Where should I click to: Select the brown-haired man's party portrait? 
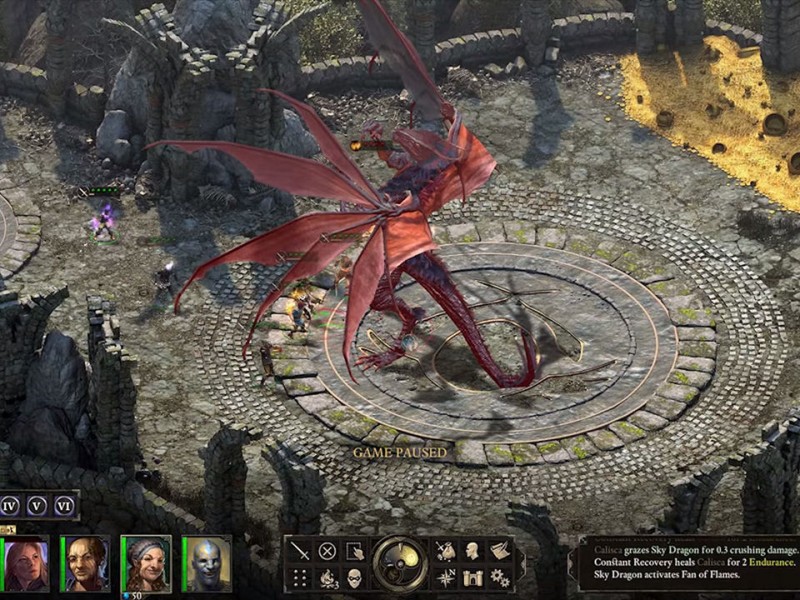coord(85,564)
